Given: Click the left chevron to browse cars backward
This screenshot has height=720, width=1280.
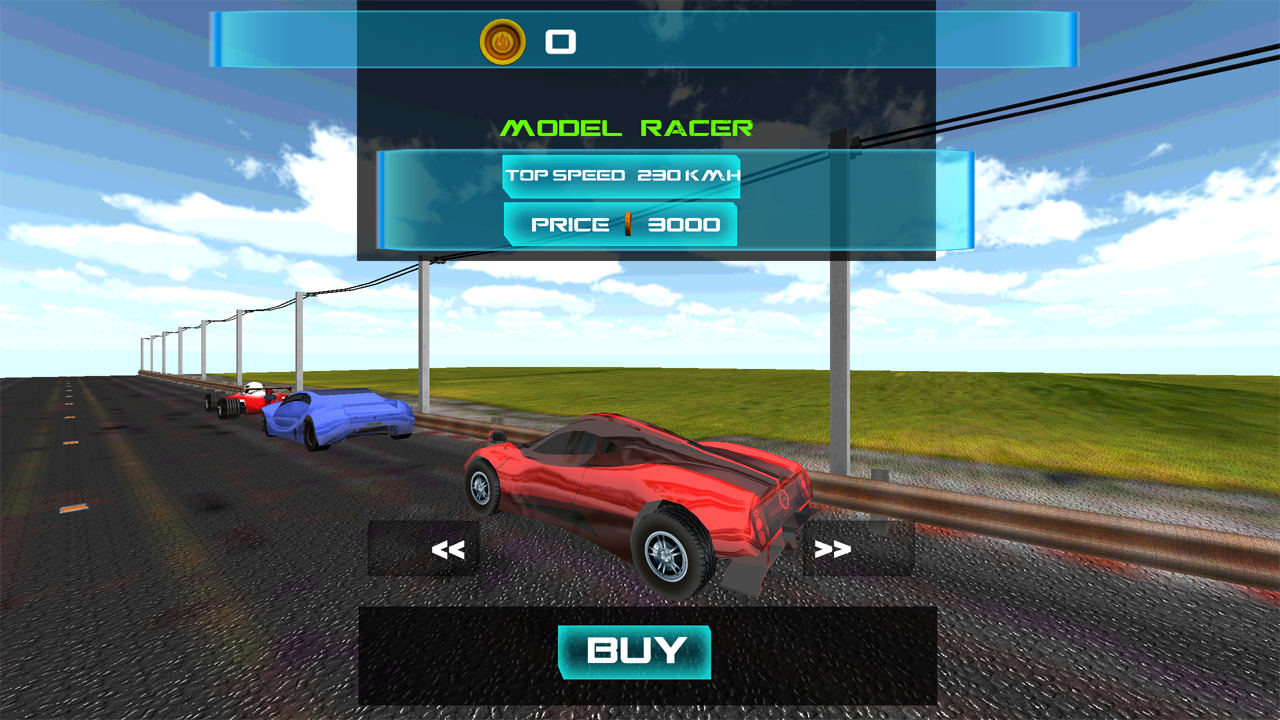Looking at the screenshot, I should 446,547.
